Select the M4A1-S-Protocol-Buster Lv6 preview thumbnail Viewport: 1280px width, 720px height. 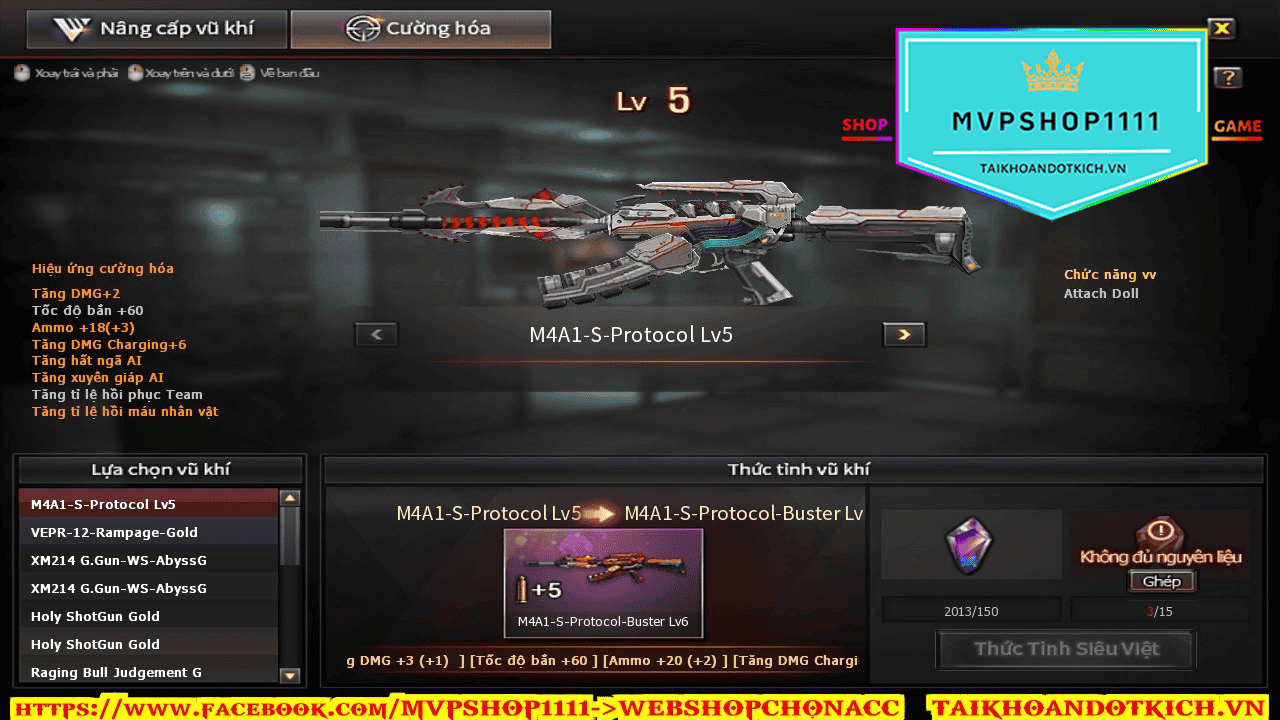(x=603, y=582)
